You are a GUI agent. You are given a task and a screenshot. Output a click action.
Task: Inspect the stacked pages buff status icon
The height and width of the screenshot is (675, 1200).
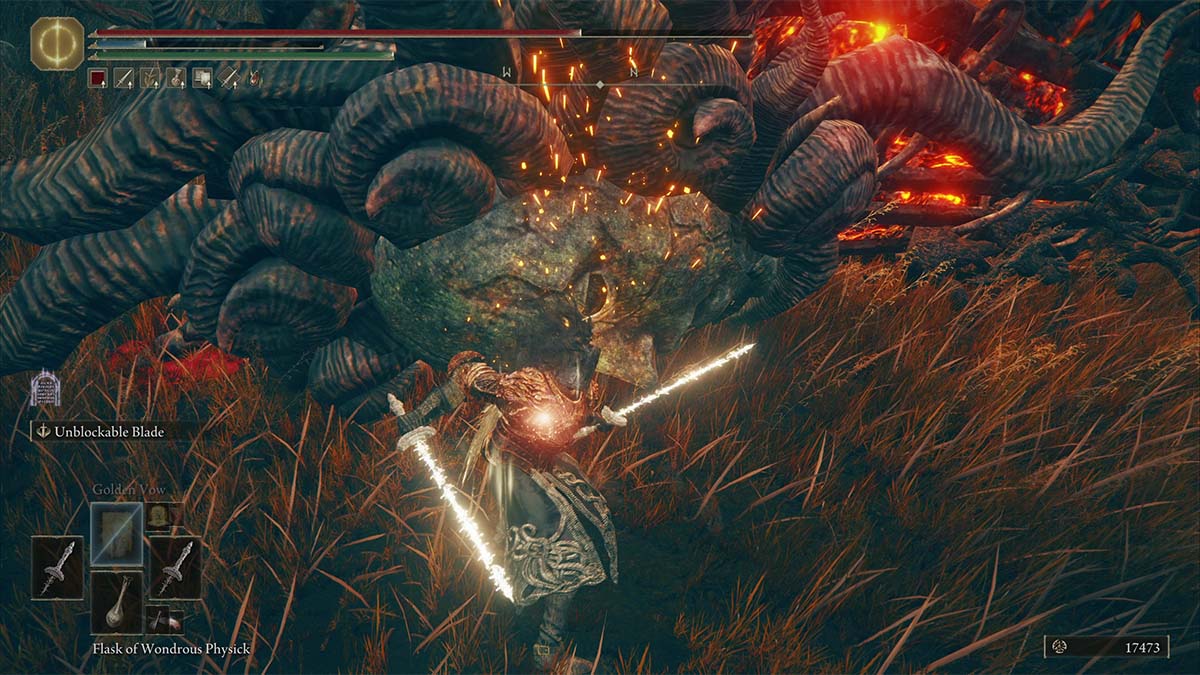tap(202, 77)
